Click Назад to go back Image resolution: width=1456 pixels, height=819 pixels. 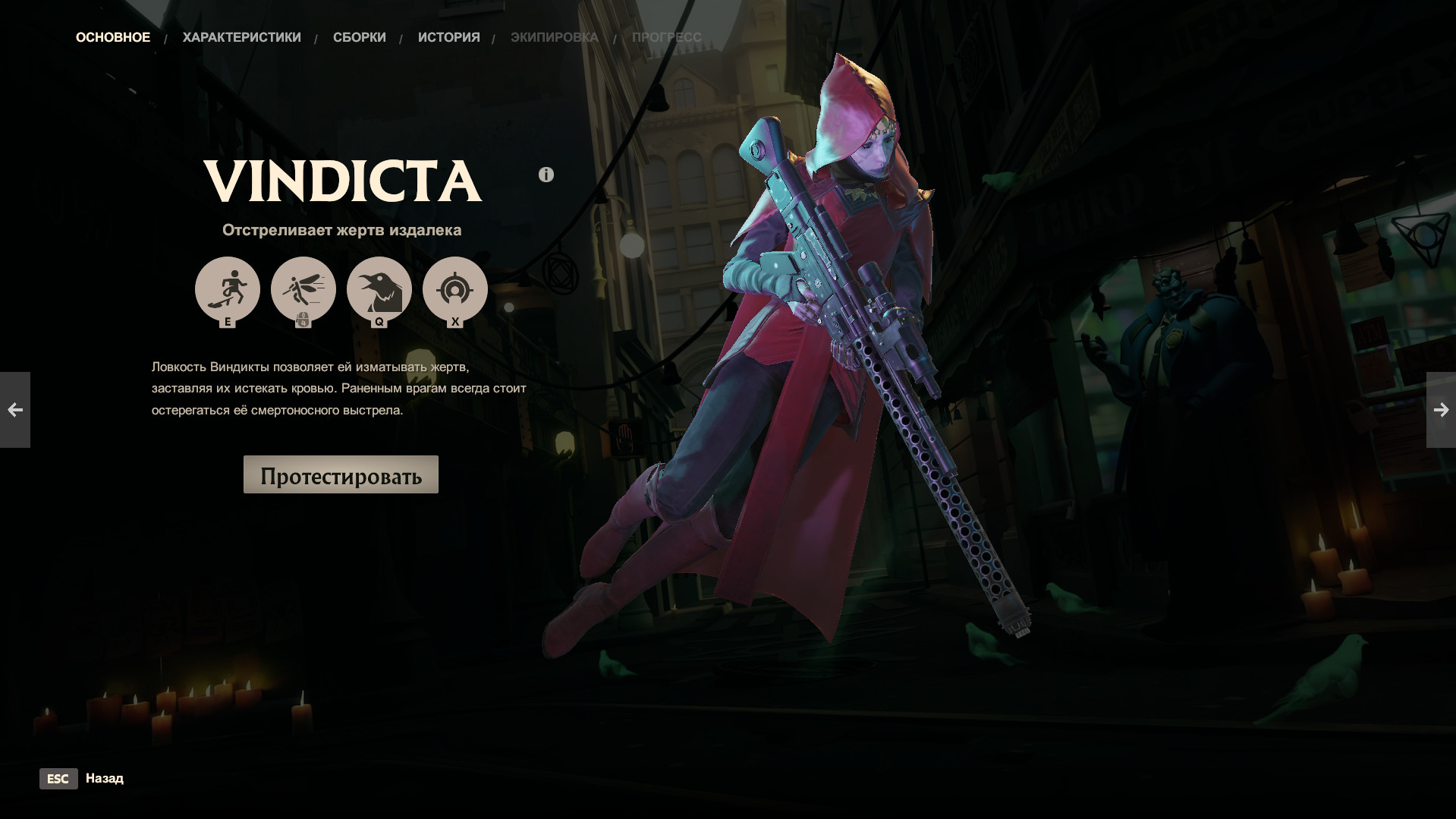click(x=105, y=779)
